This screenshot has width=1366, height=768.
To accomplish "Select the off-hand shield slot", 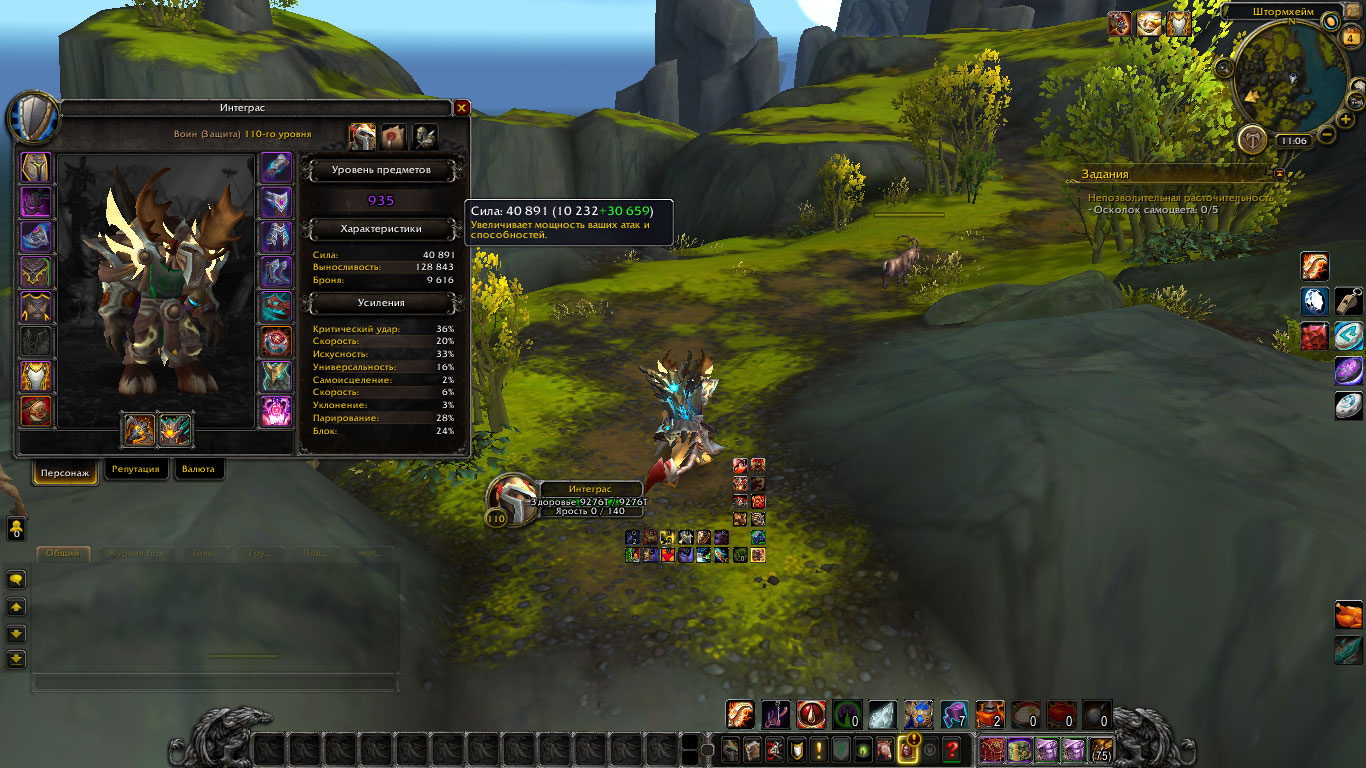I will (175, 430).
